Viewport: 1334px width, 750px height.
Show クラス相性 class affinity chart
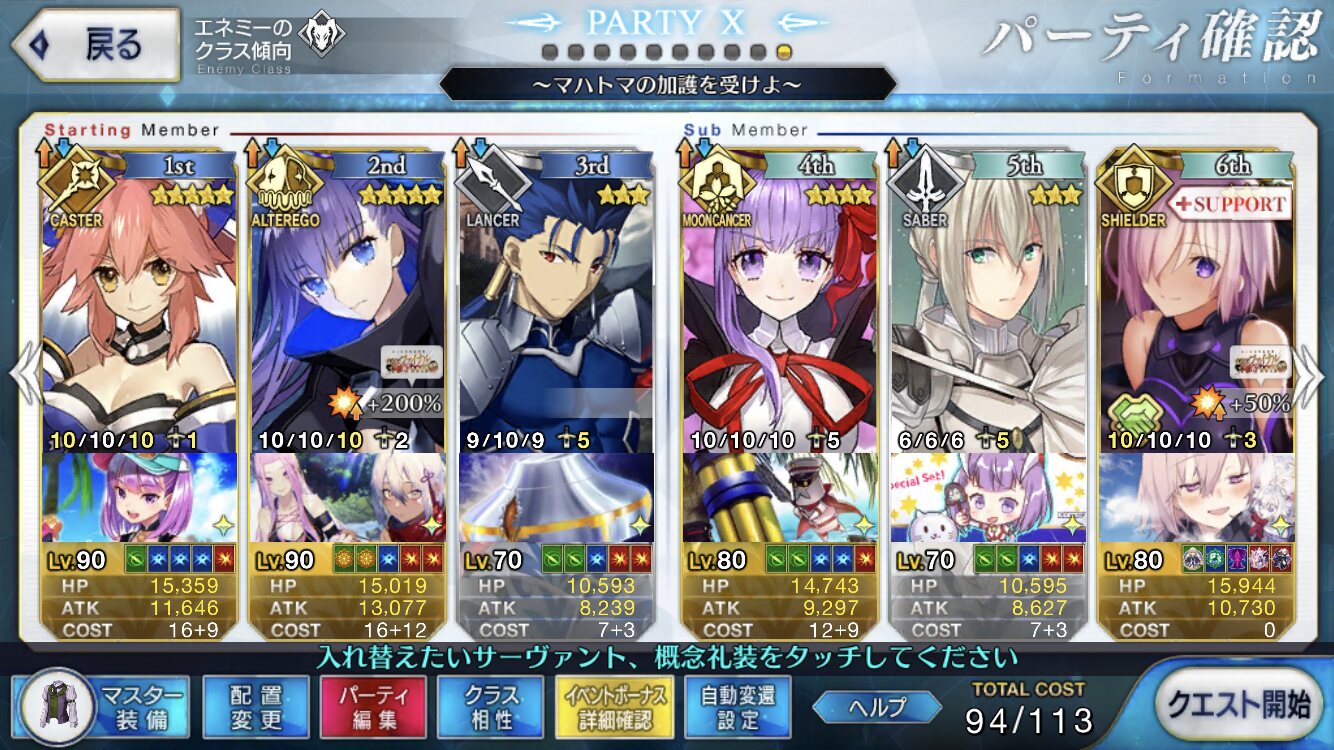click(x=490, y=706)
